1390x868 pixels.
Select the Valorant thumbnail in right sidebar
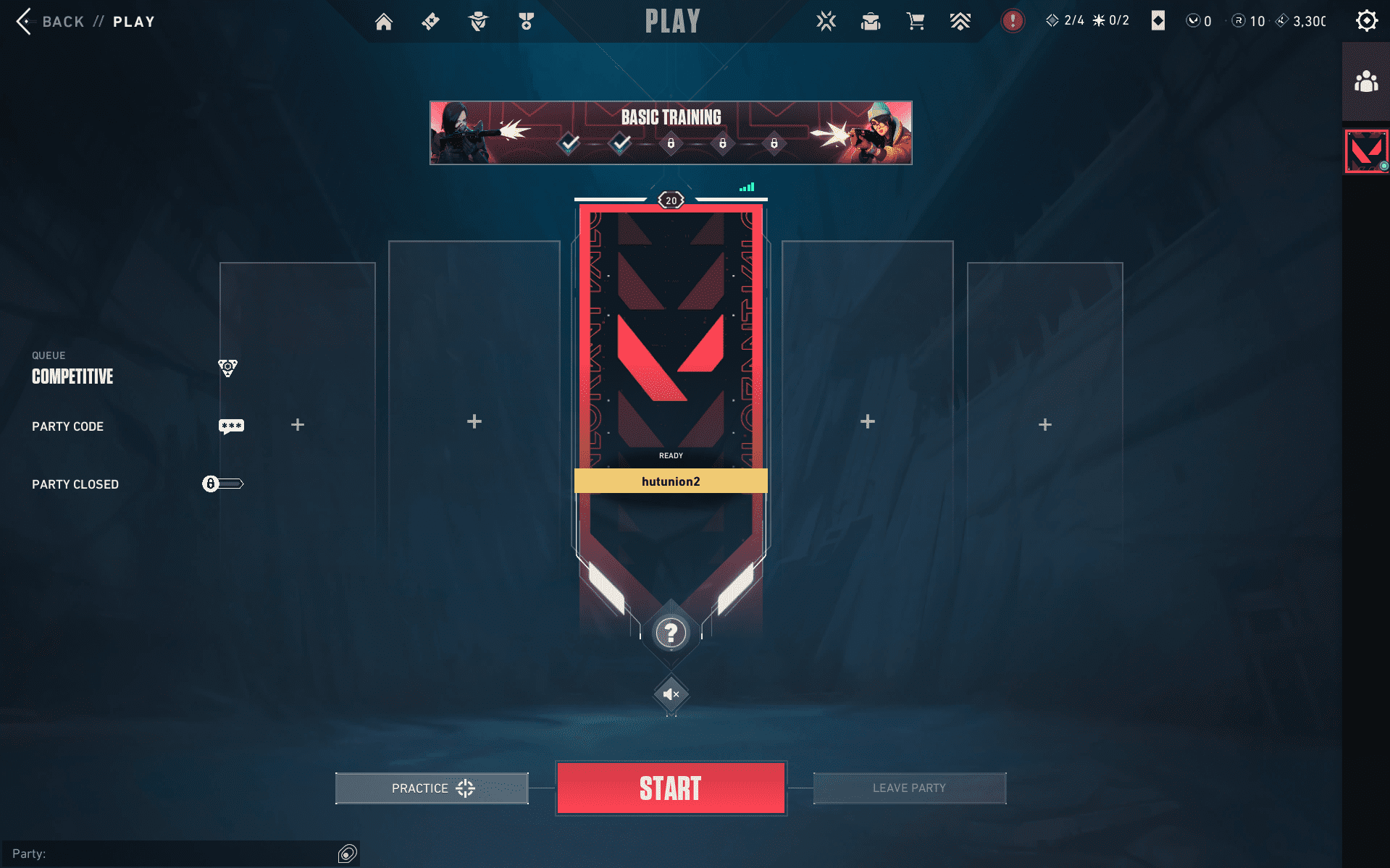point(1365,151)
